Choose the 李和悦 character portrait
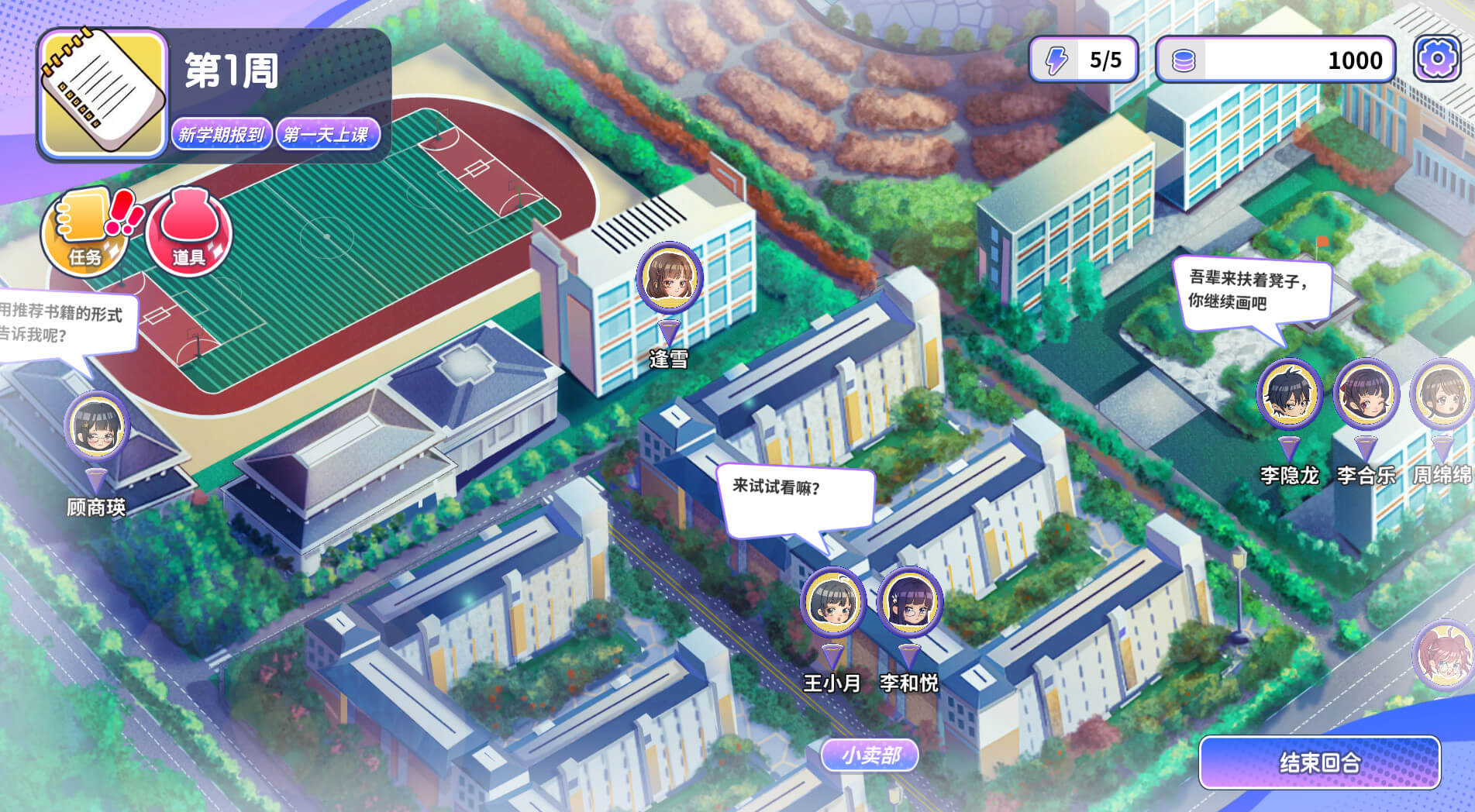This screenshot has width=1475, height=812. (909, 603)
